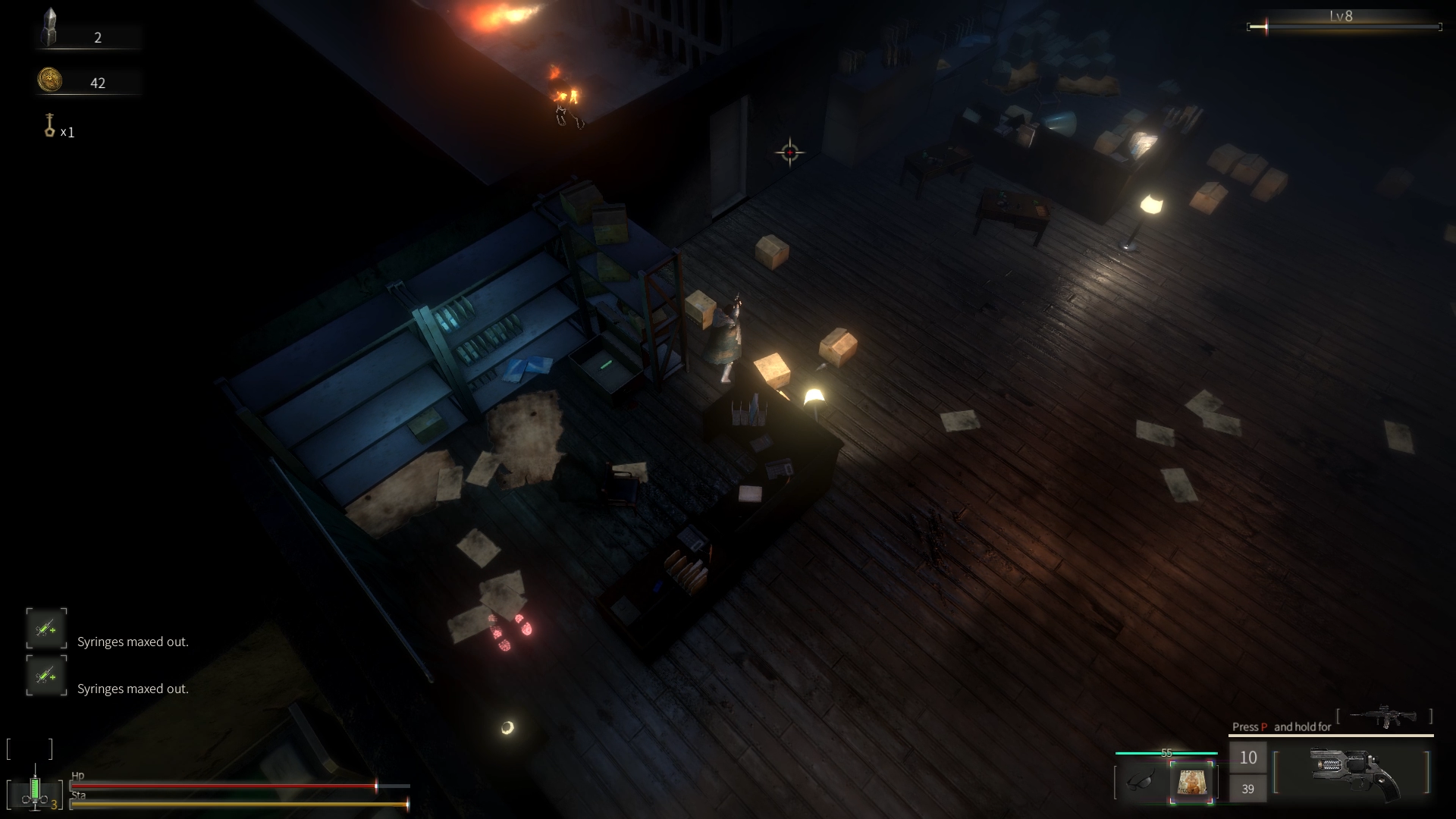Click the reserve ammo counter showing 39
Image resolution: width=1456 pixels, height=819 pixels.
1248,789
